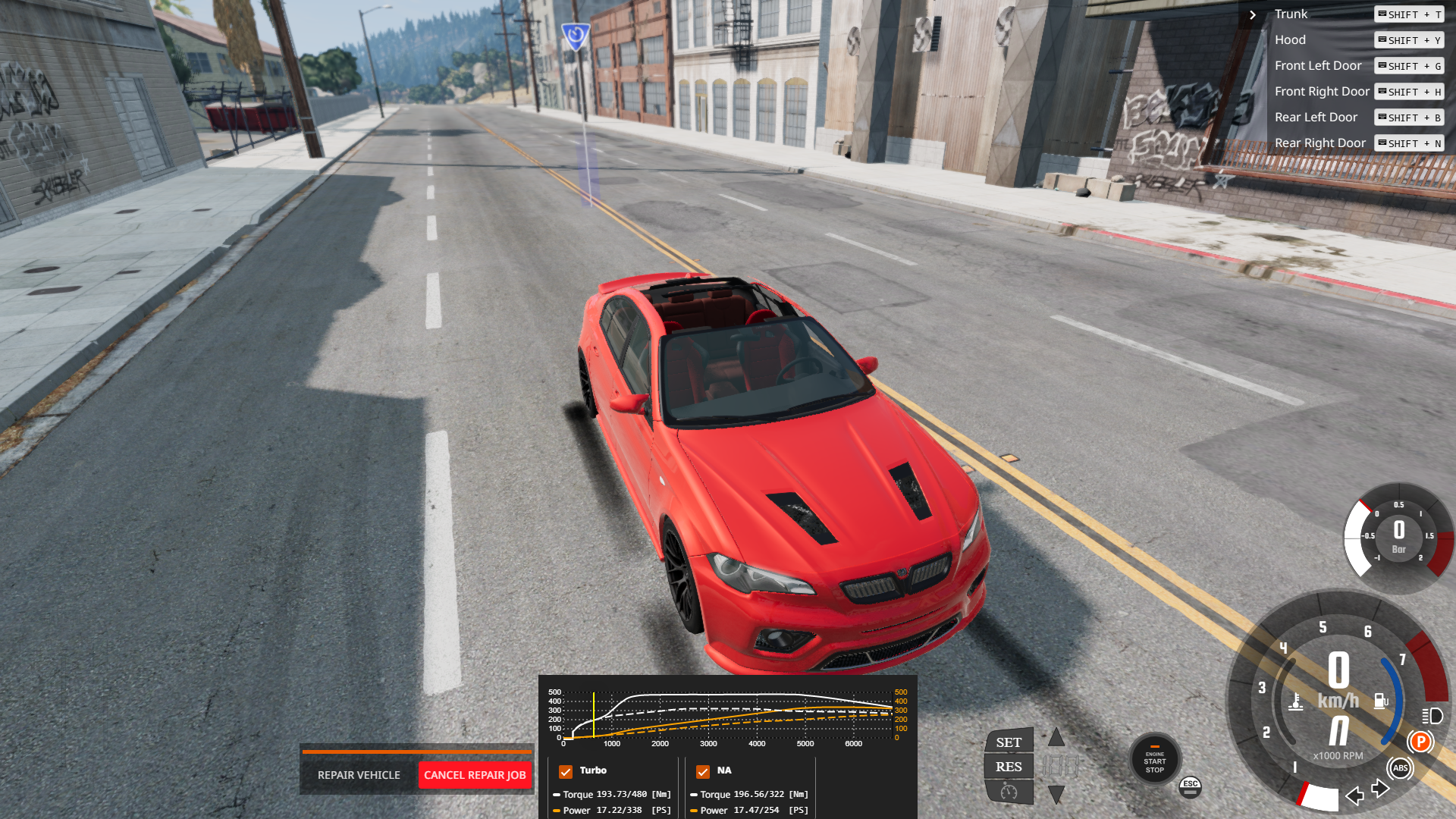This screenshot has width=1456, height=819.
Task: Select Front Right Door entry
Action: click(1322, 92)
